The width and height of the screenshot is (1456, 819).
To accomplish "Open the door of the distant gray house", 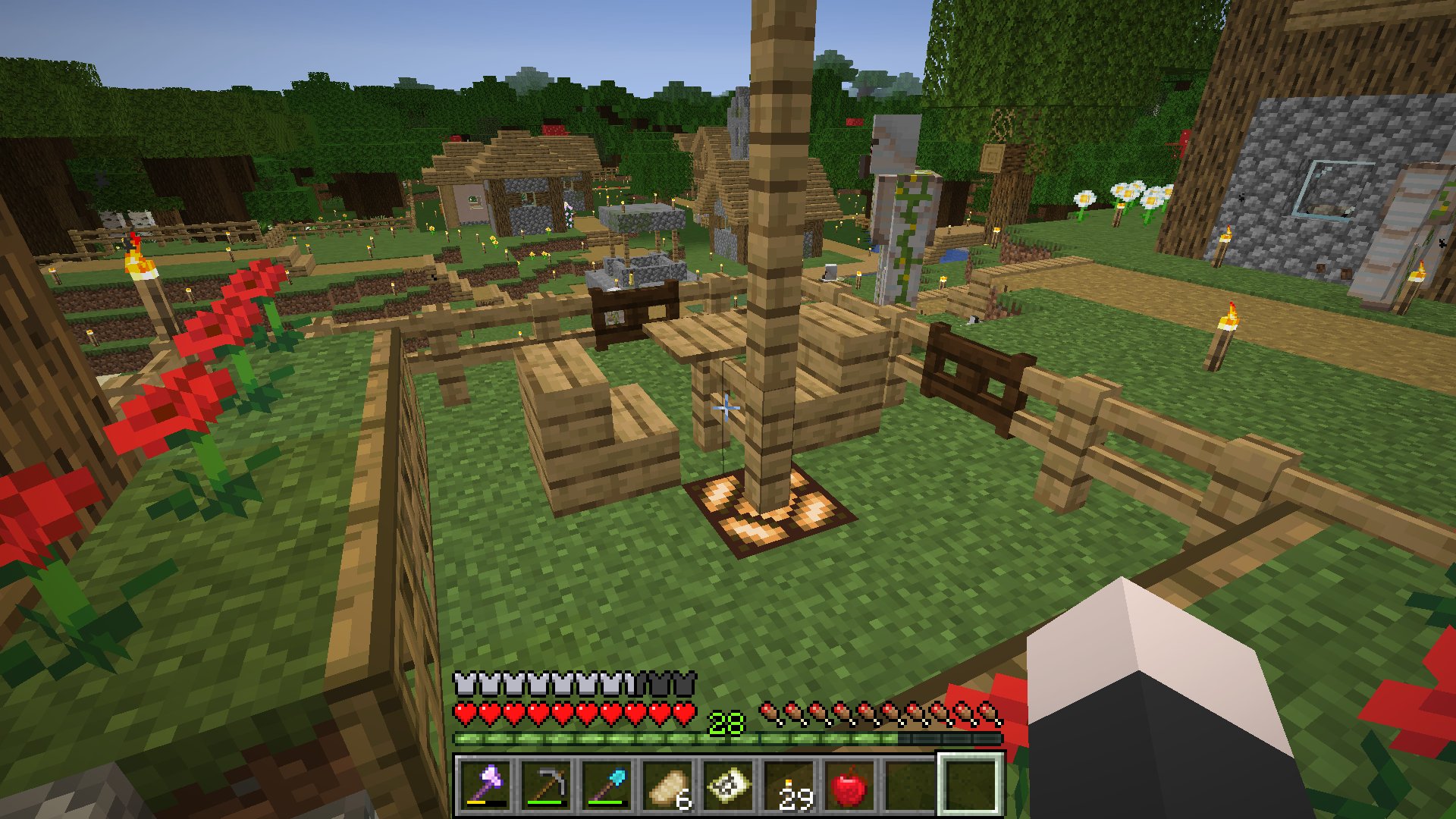I will point(470,201).
